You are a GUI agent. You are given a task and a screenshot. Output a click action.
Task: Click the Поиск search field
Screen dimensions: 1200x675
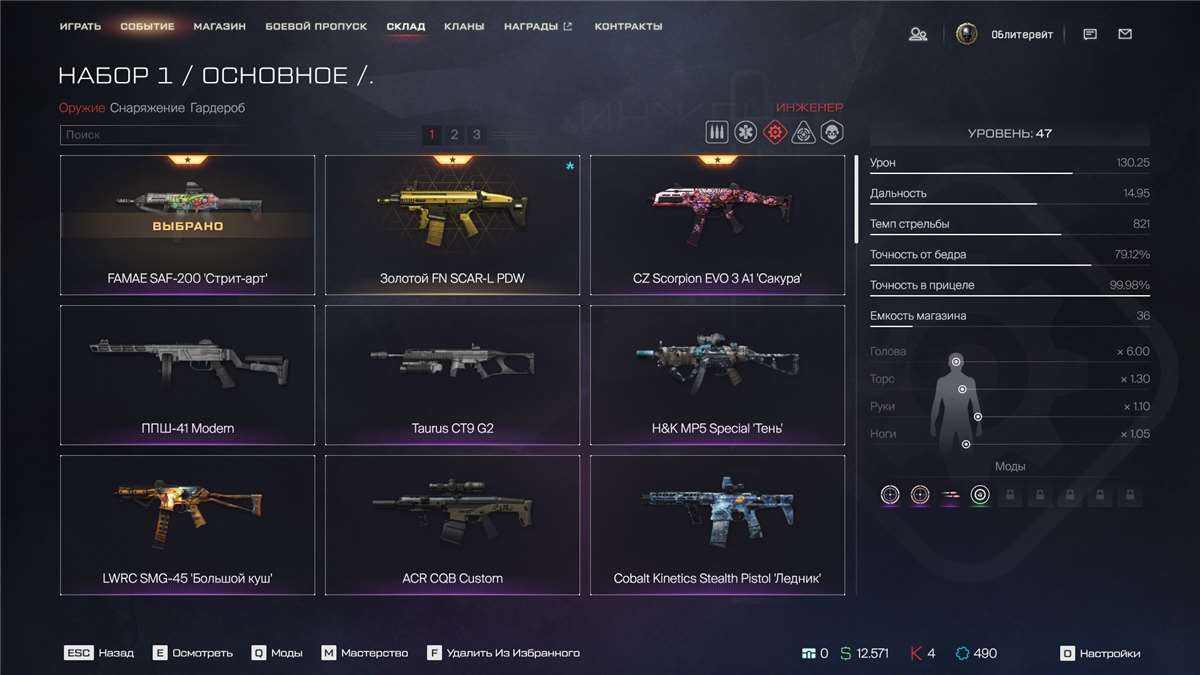click(150, 135)
